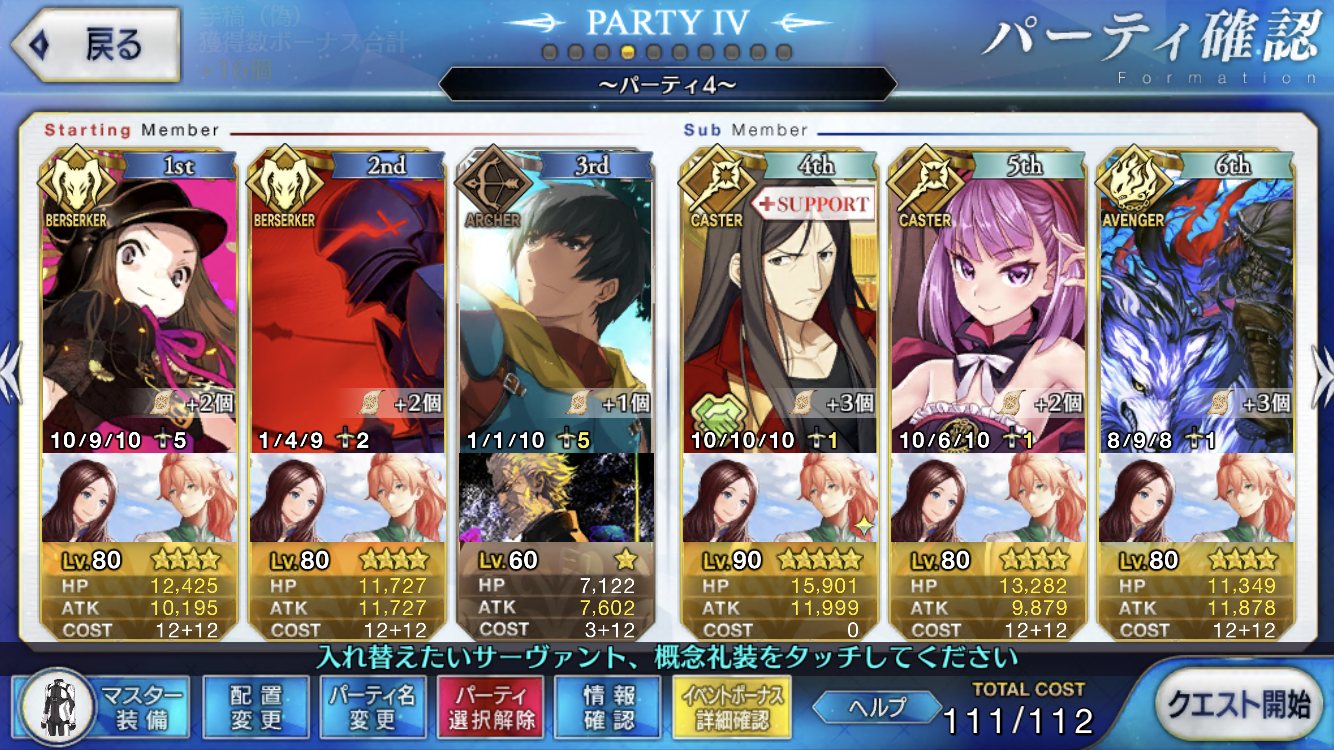Clear selection with パーティ選択解除

tap(490, 707)
